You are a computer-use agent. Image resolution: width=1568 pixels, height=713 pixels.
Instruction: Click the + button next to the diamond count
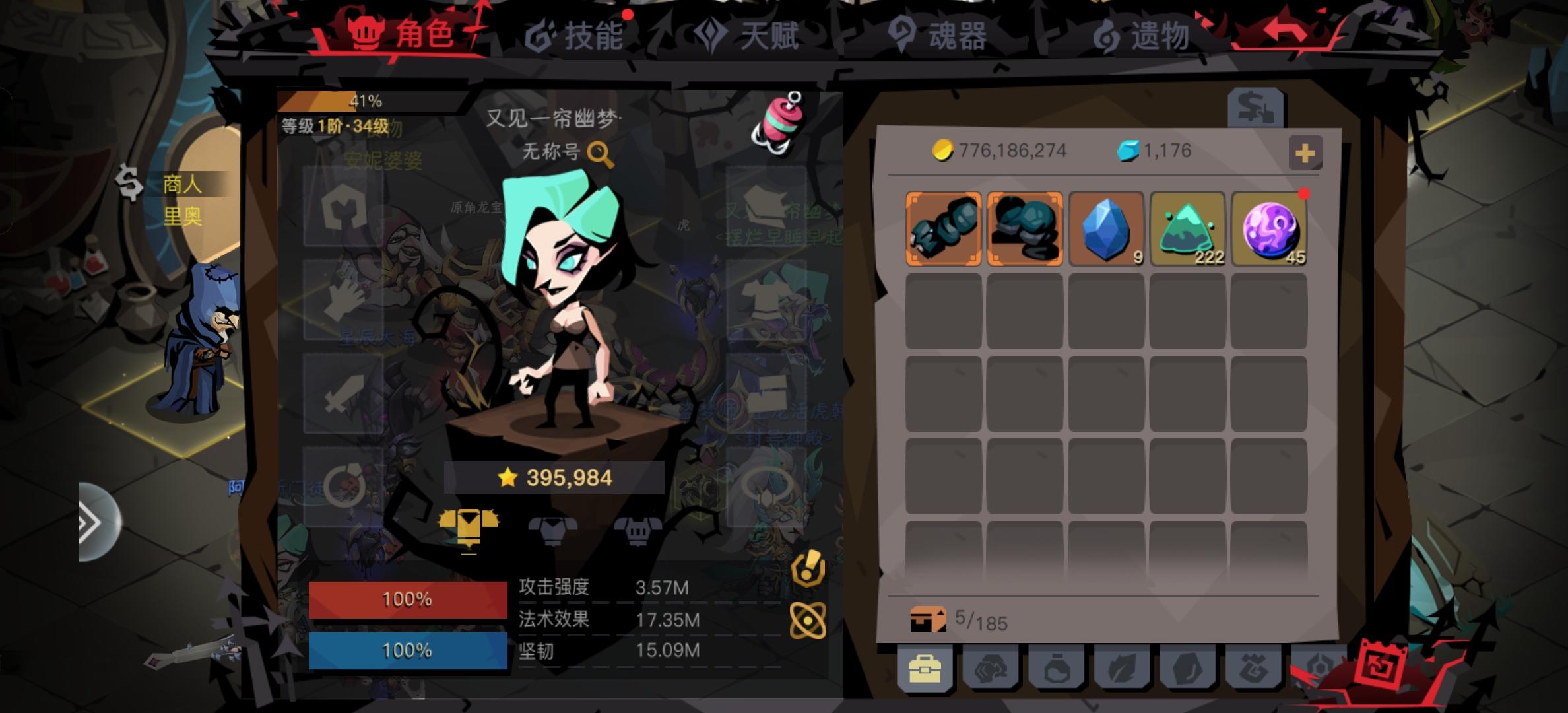pos(1305,152)
